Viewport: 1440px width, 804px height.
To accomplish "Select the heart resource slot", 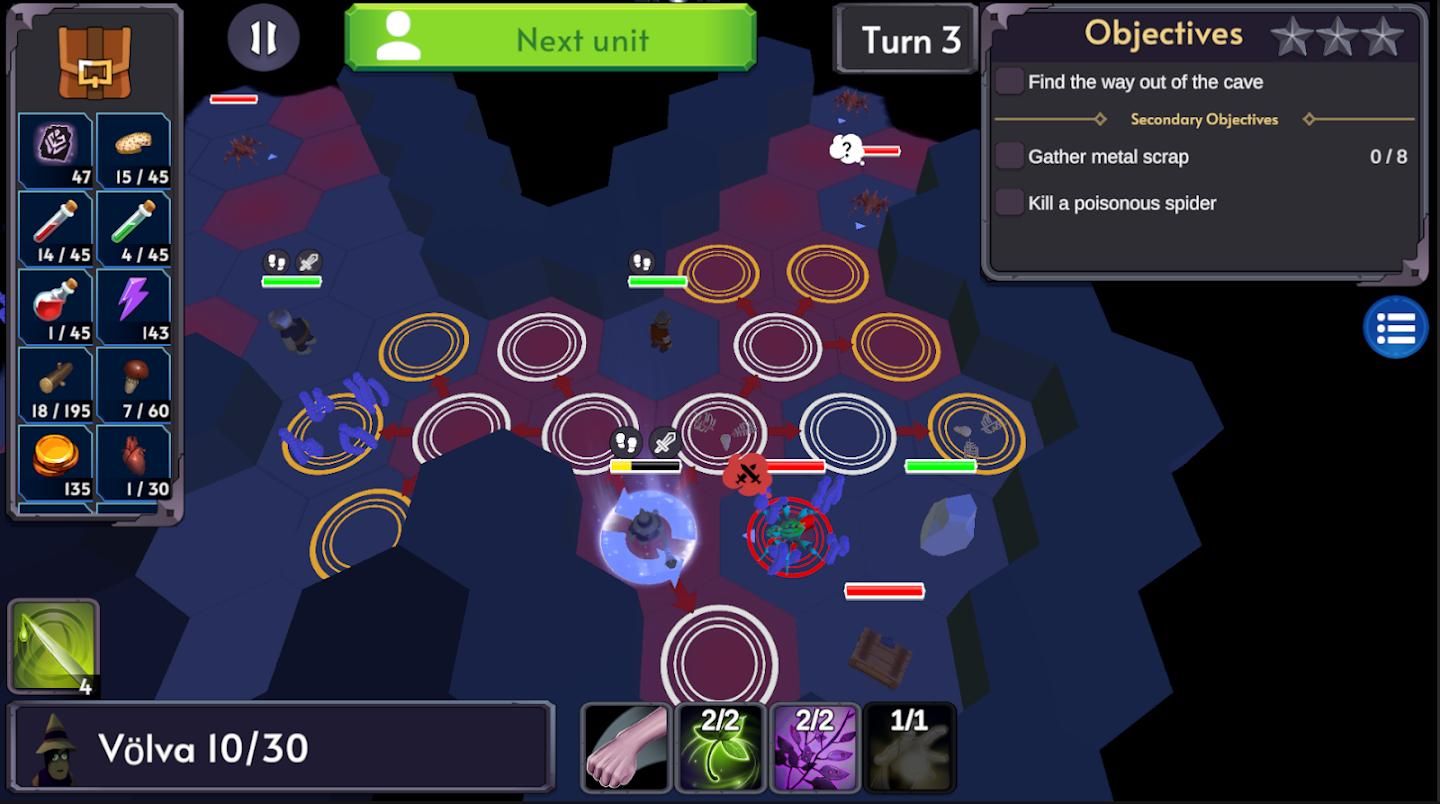I will pyautogui.click(x=134, y=462).
